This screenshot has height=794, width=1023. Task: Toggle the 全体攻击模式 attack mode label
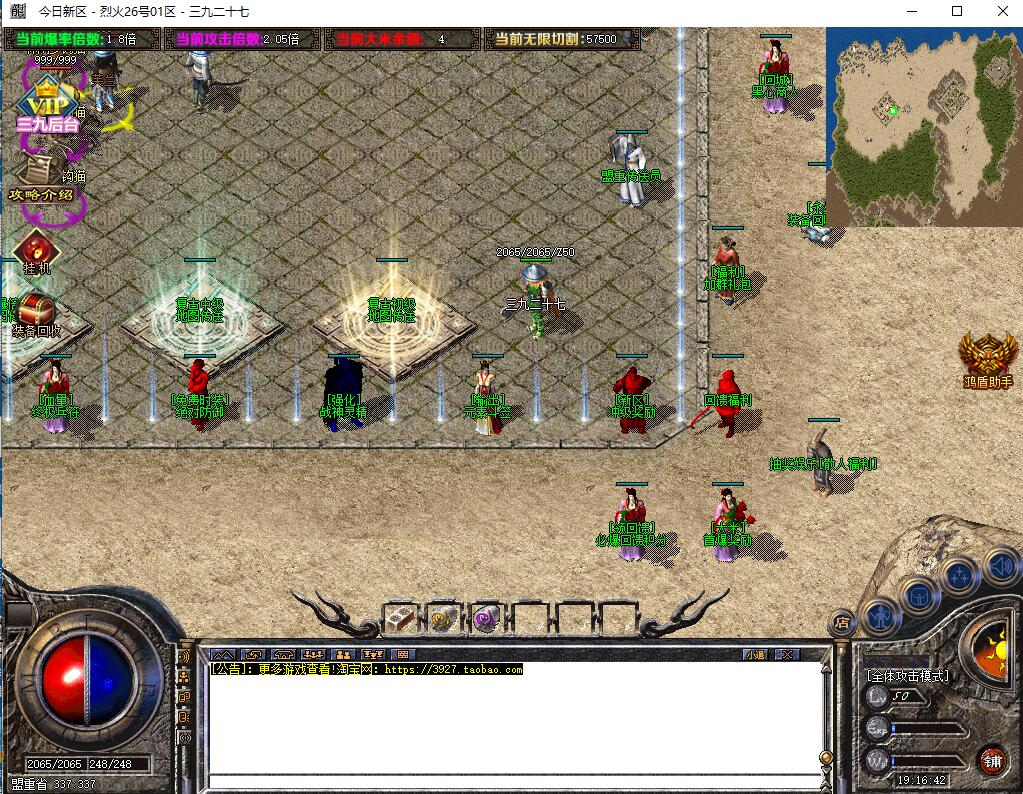pyautogui.click(x=908, y=675)
